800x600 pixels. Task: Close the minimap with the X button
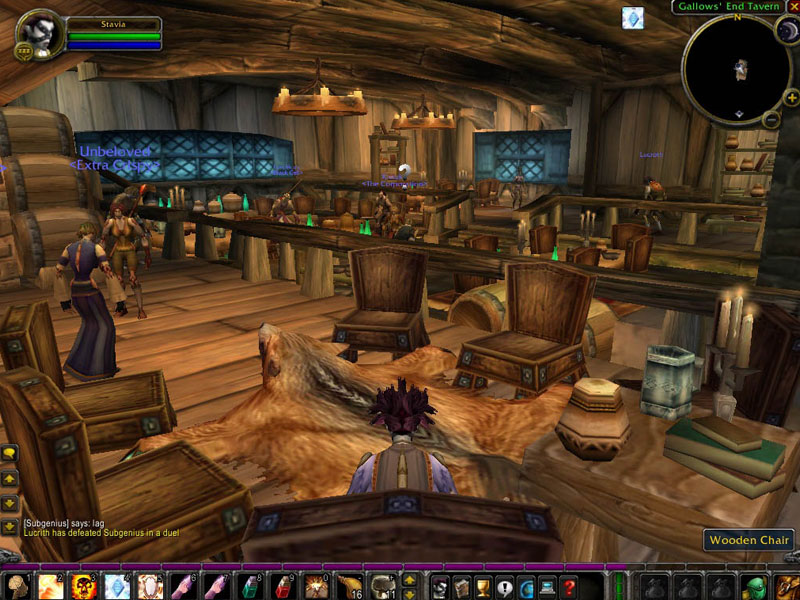click(793, 7)
